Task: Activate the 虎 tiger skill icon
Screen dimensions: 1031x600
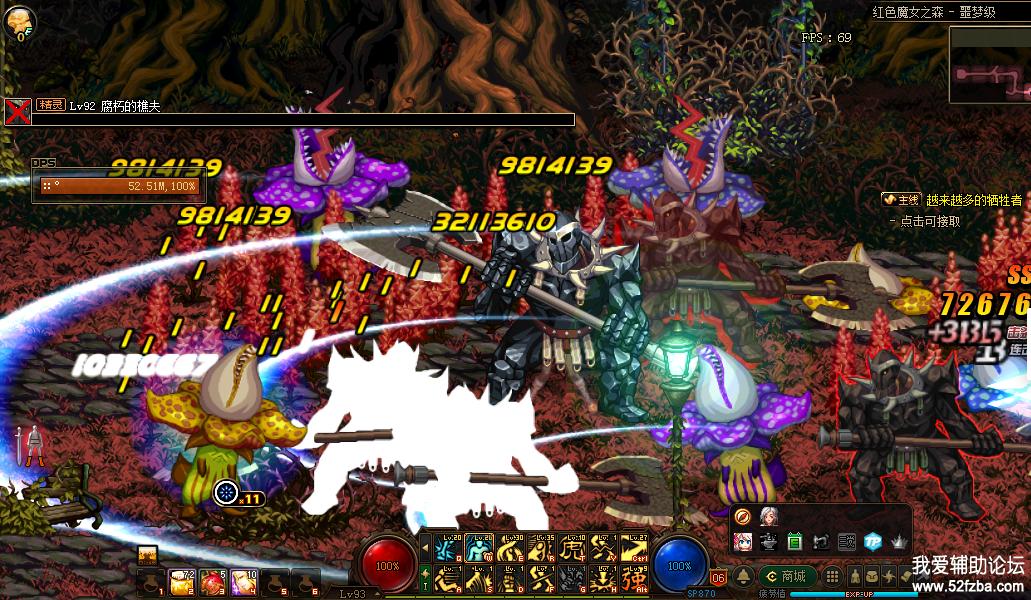Action: click(x=572, y=548)
